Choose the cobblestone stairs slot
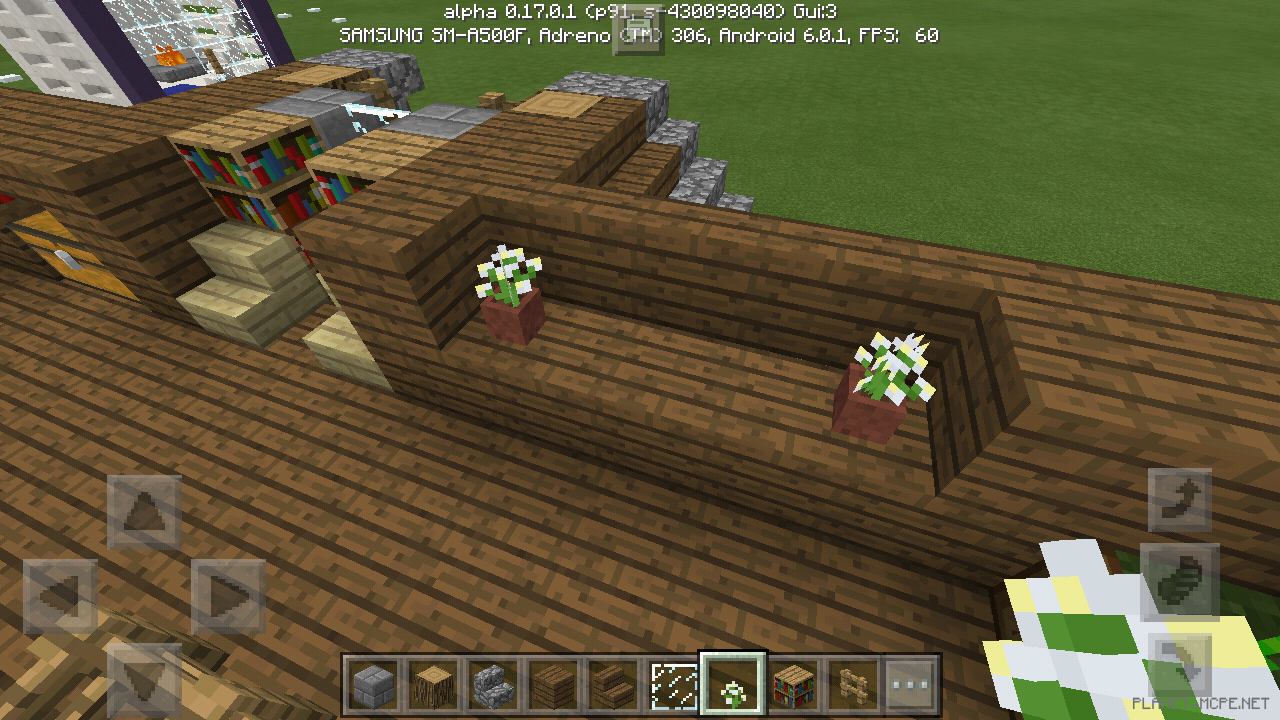Image resolution: width=1280 pixels, height=720 pixels. [x=491, y=685]
